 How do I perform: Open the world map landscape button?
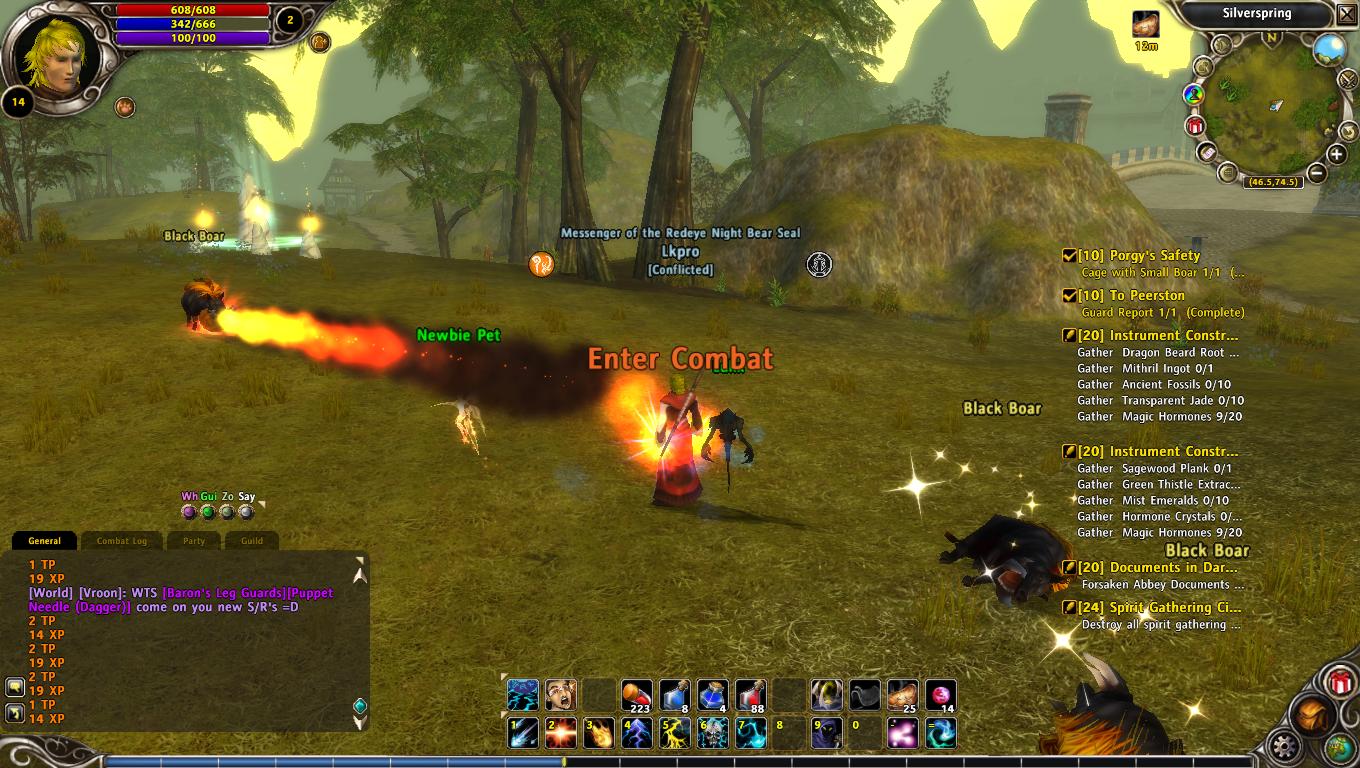pyautogui.click(x=1329, y=48)
